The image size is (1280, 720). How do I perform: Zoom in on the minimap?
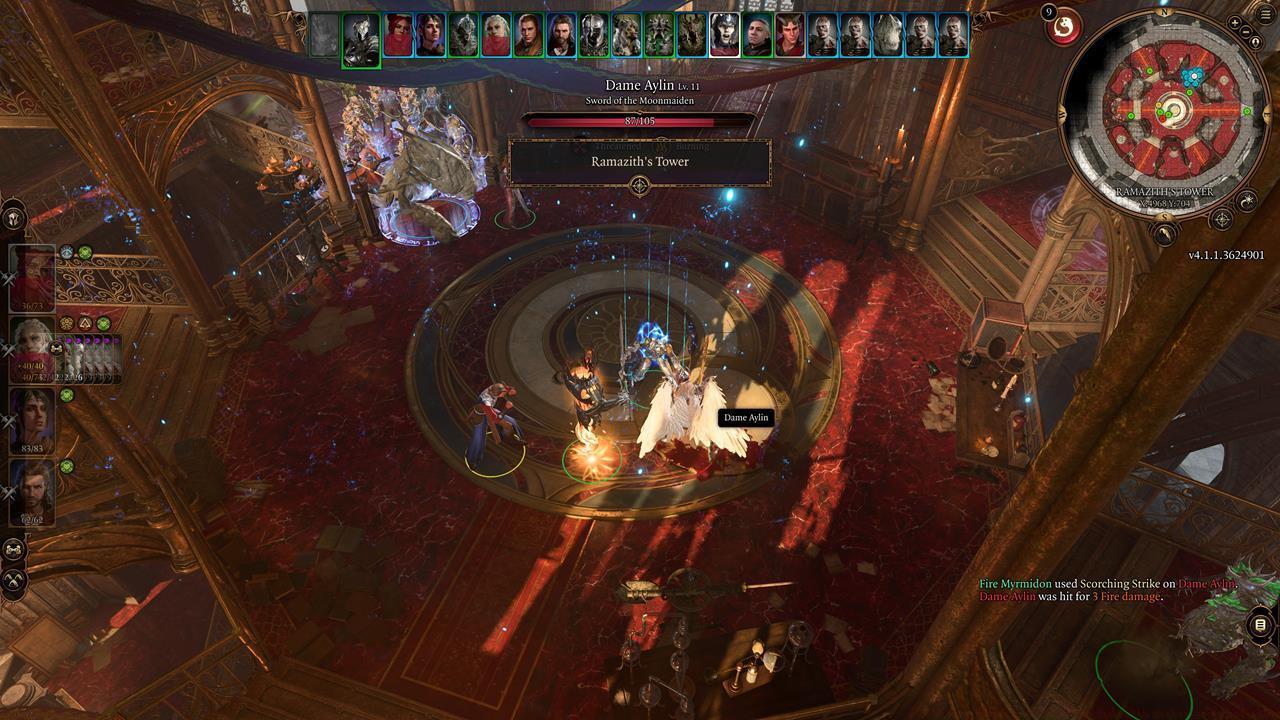coord(1236,22)
